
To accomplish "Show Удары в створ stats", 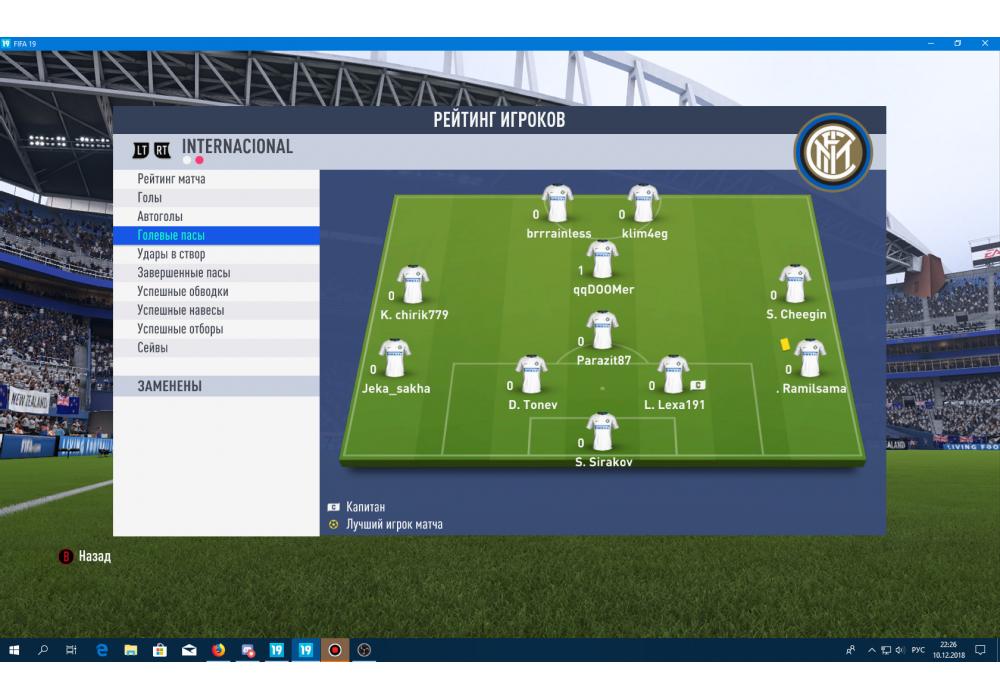I will [x=171, y=254].
